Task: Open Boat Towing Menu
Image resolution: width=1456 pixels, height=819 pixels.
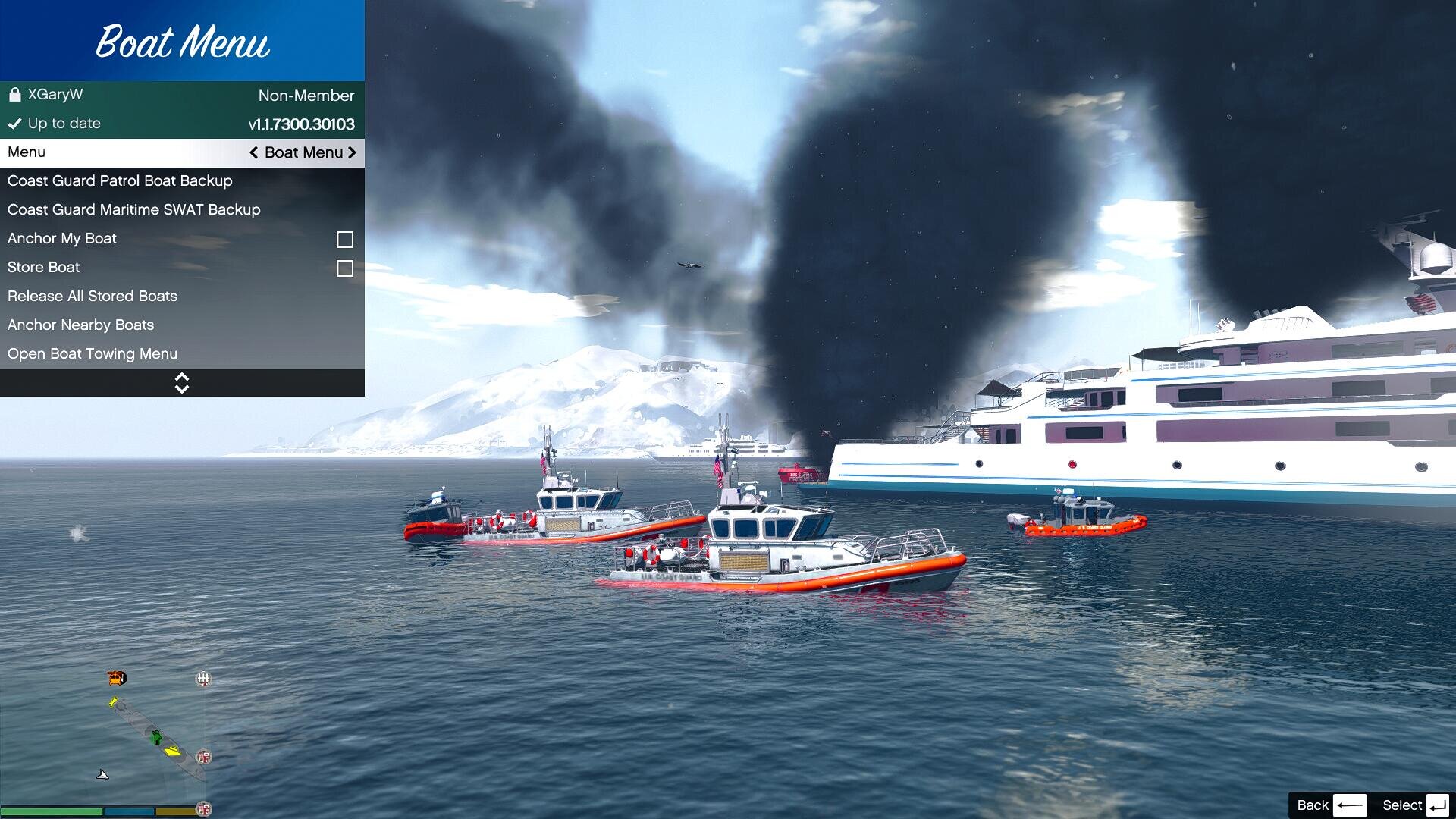Action: 93,354
